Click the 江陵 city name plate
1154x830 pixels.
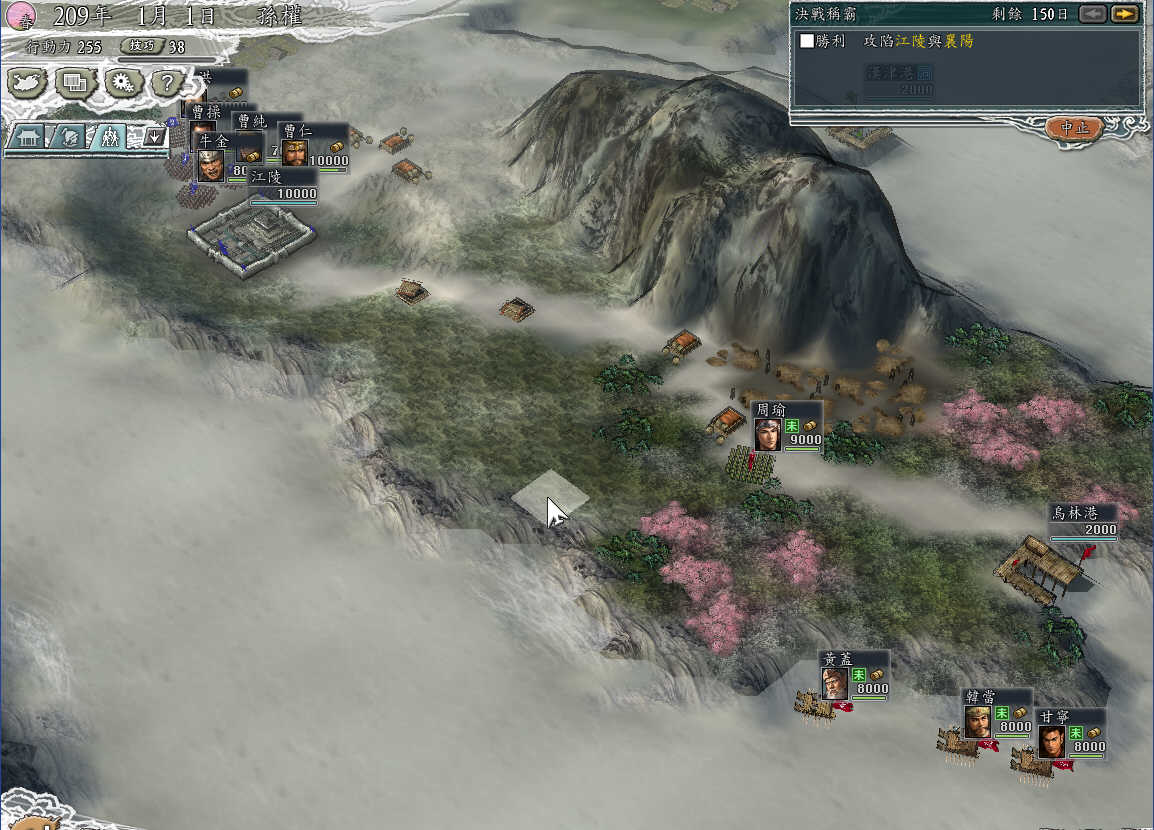283,186
